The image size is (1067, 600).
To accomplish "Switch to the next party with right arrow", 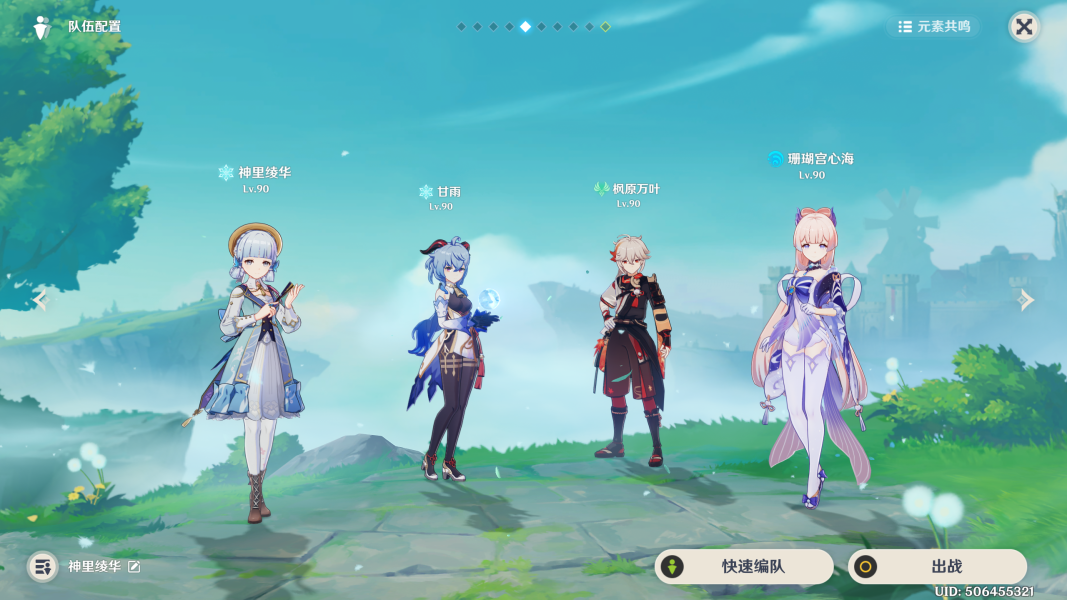I will tap(1026, 300).
